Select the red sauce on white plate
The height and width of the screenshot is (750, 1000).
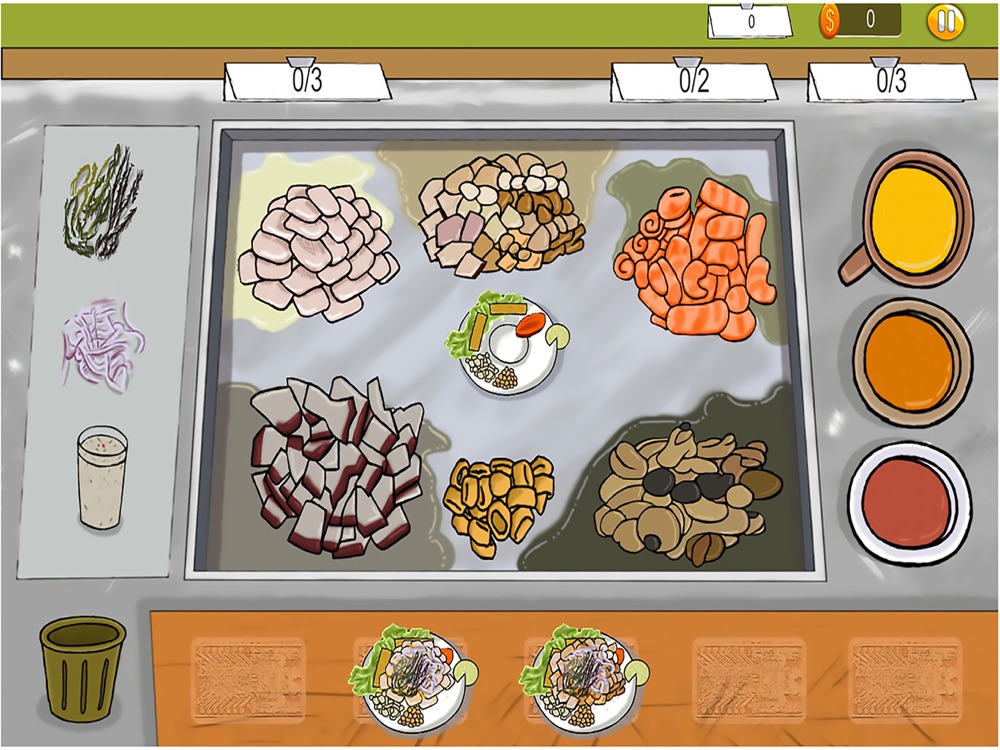click(x=908, y=502)
